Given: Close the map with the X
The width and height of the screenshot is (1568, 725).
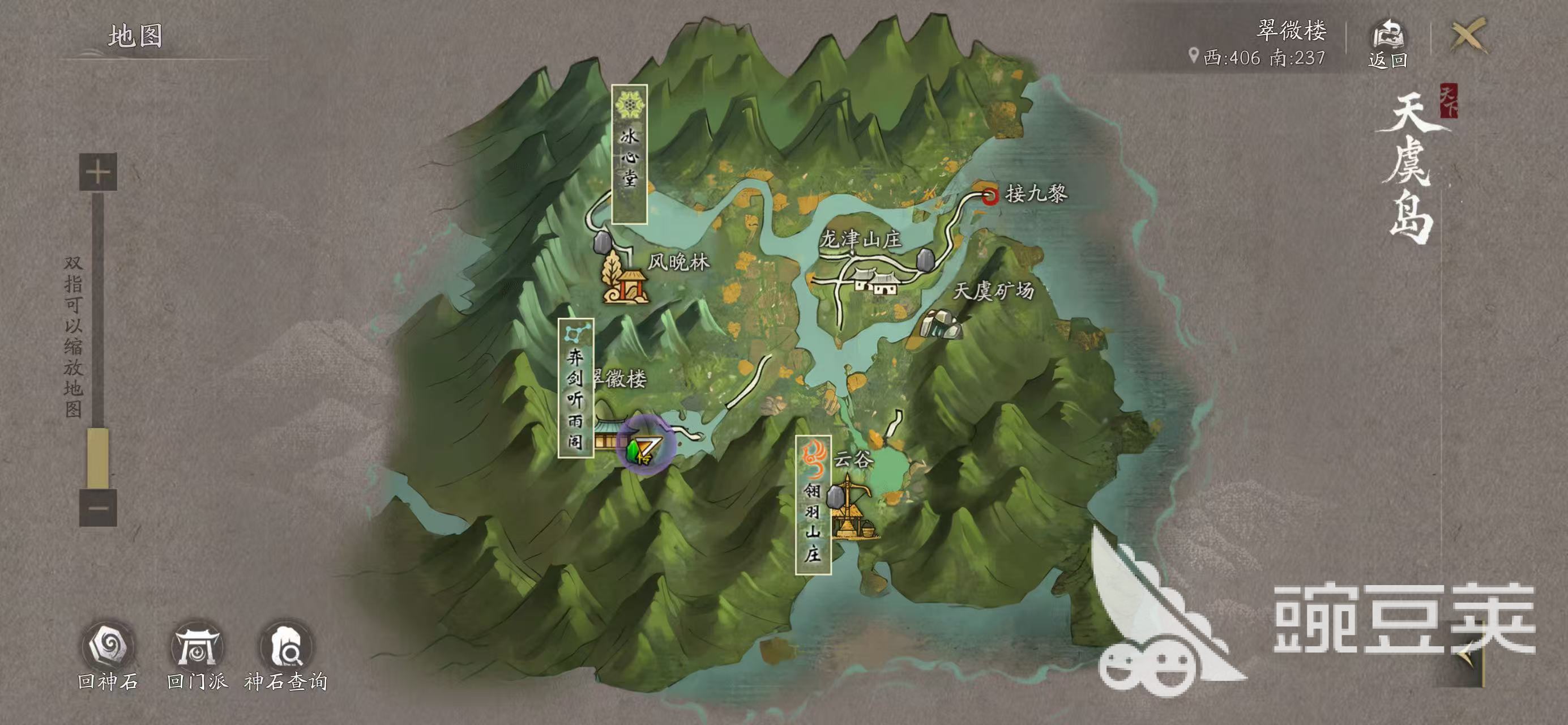Looking at the screenshot, I should (x=1469, y=35).
